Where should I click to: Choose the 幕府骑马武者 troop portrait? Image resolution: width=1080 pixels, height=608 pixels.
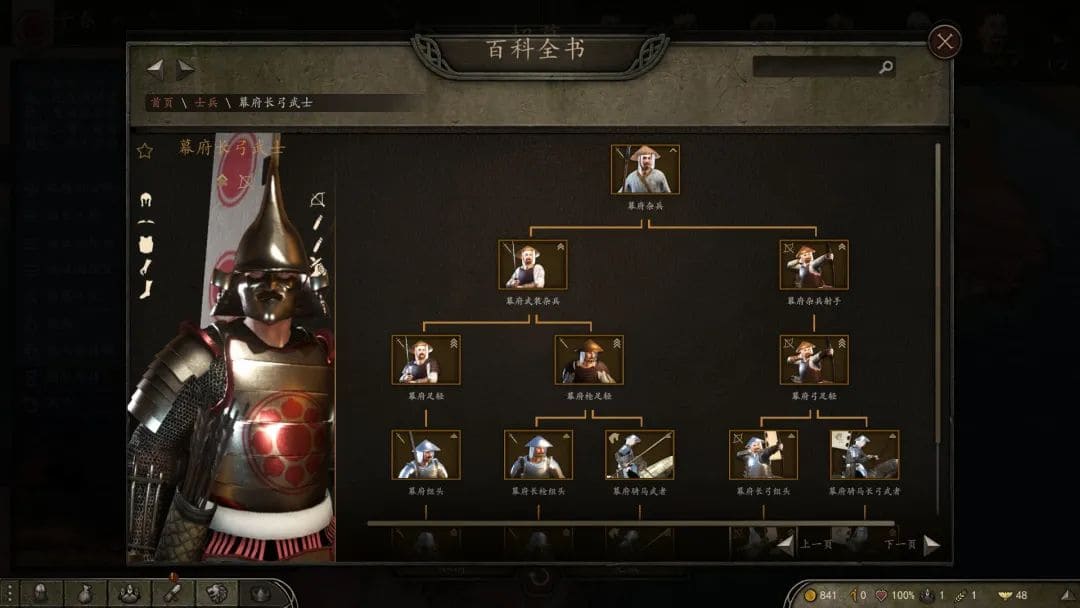pos(640,455)
